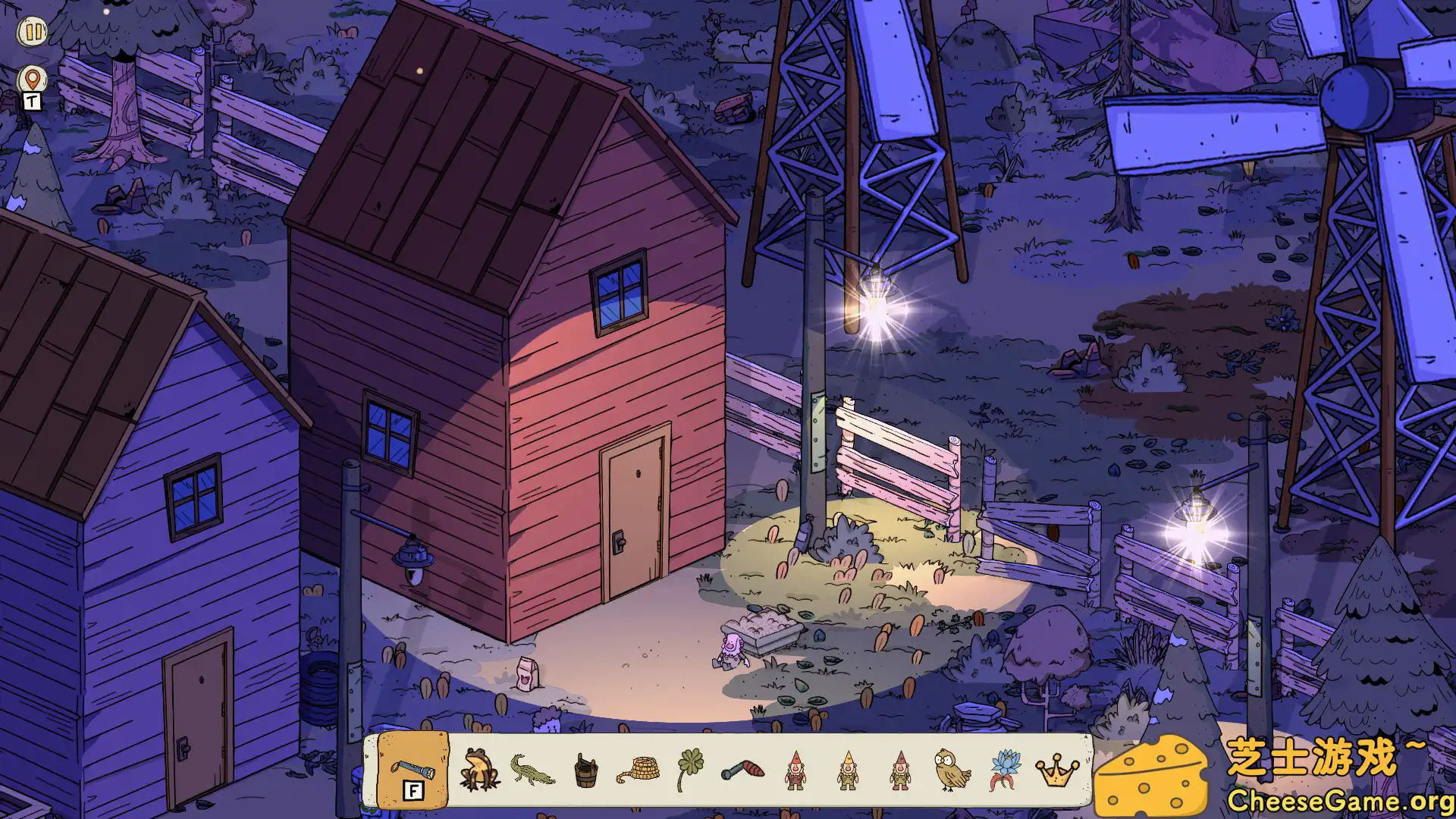
Task: Pick the coiled rope icon
Action: click(x=639, y=770)
